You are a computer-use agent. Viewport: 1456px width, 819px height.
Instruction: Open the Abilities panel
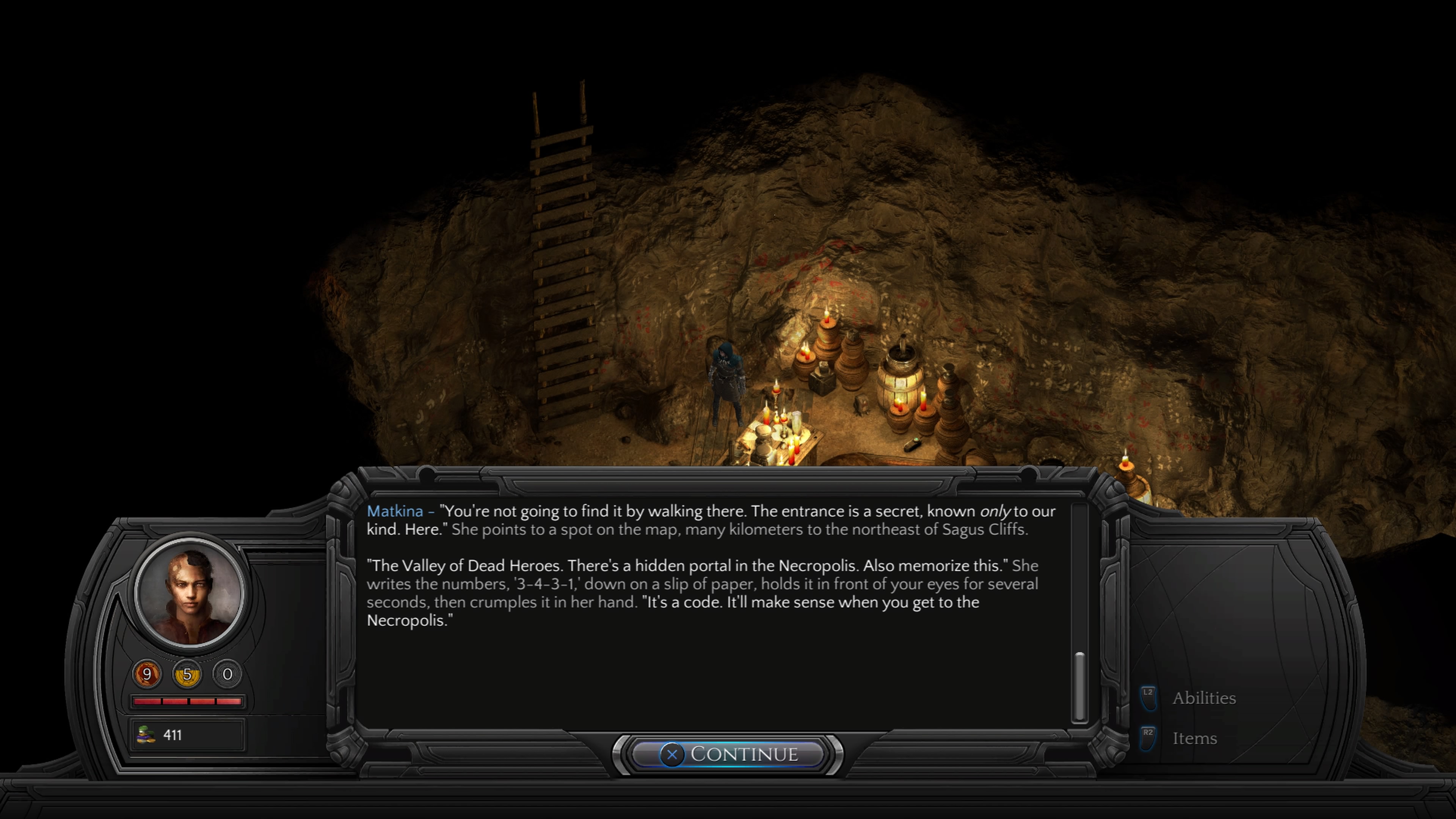(1203, 698)
